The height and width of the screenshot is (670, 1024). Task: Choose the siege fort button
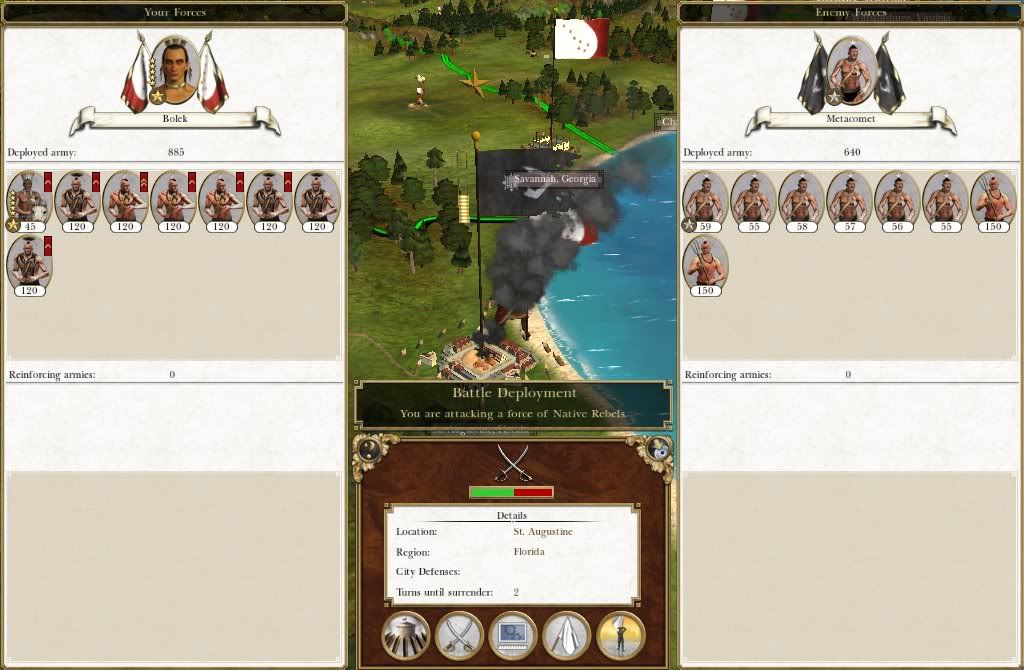tap(406, 636)
